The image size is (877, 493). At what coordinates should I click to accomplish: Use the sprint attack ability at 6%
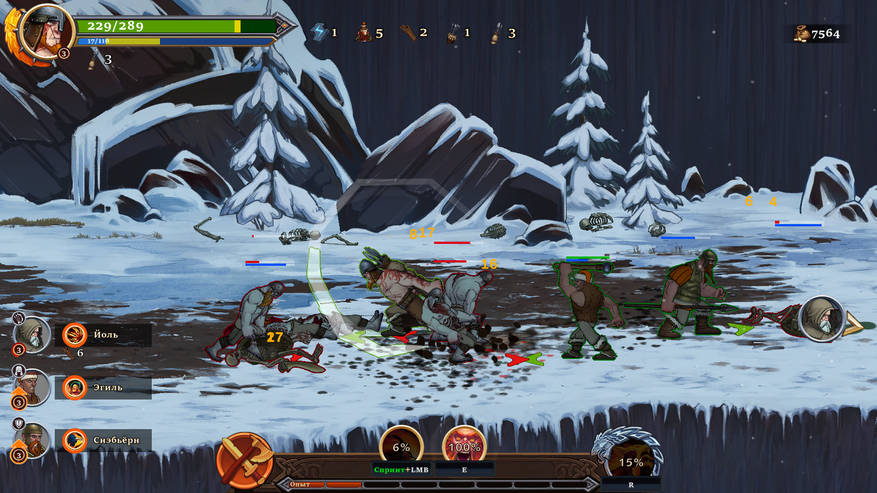click(x=401, y=448)
